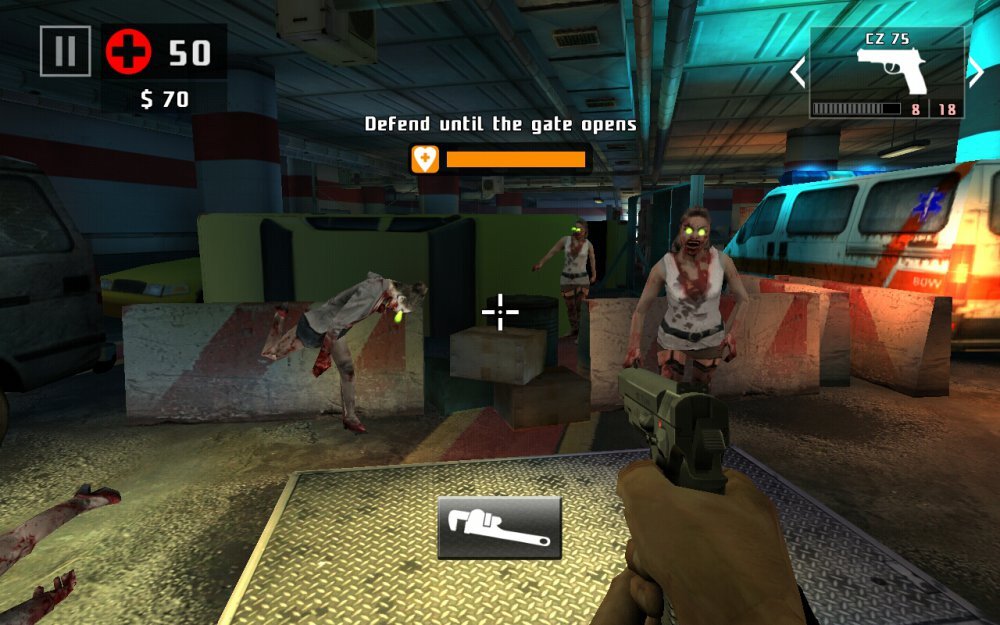Use the red cross medkit button

click(128, 51)
